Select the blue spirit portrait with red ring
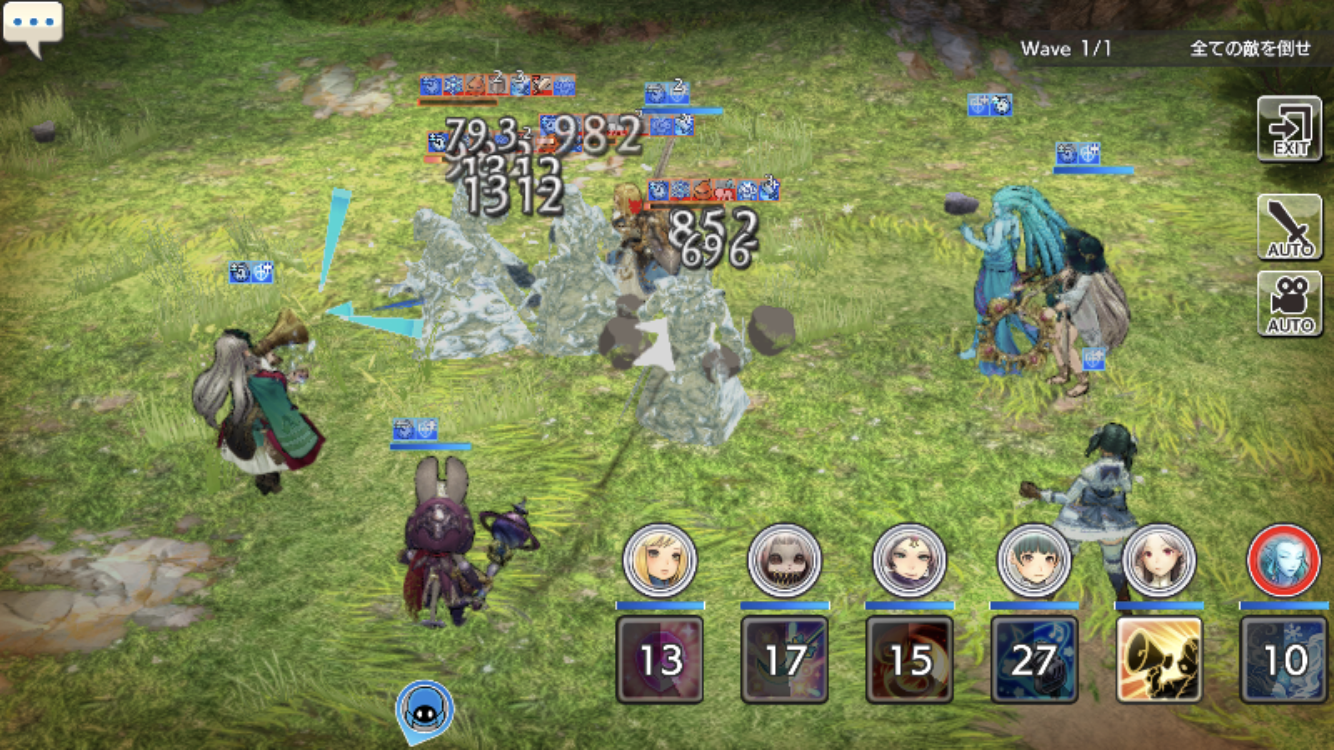The image size is (1334, 750). tap(1284, 561)
